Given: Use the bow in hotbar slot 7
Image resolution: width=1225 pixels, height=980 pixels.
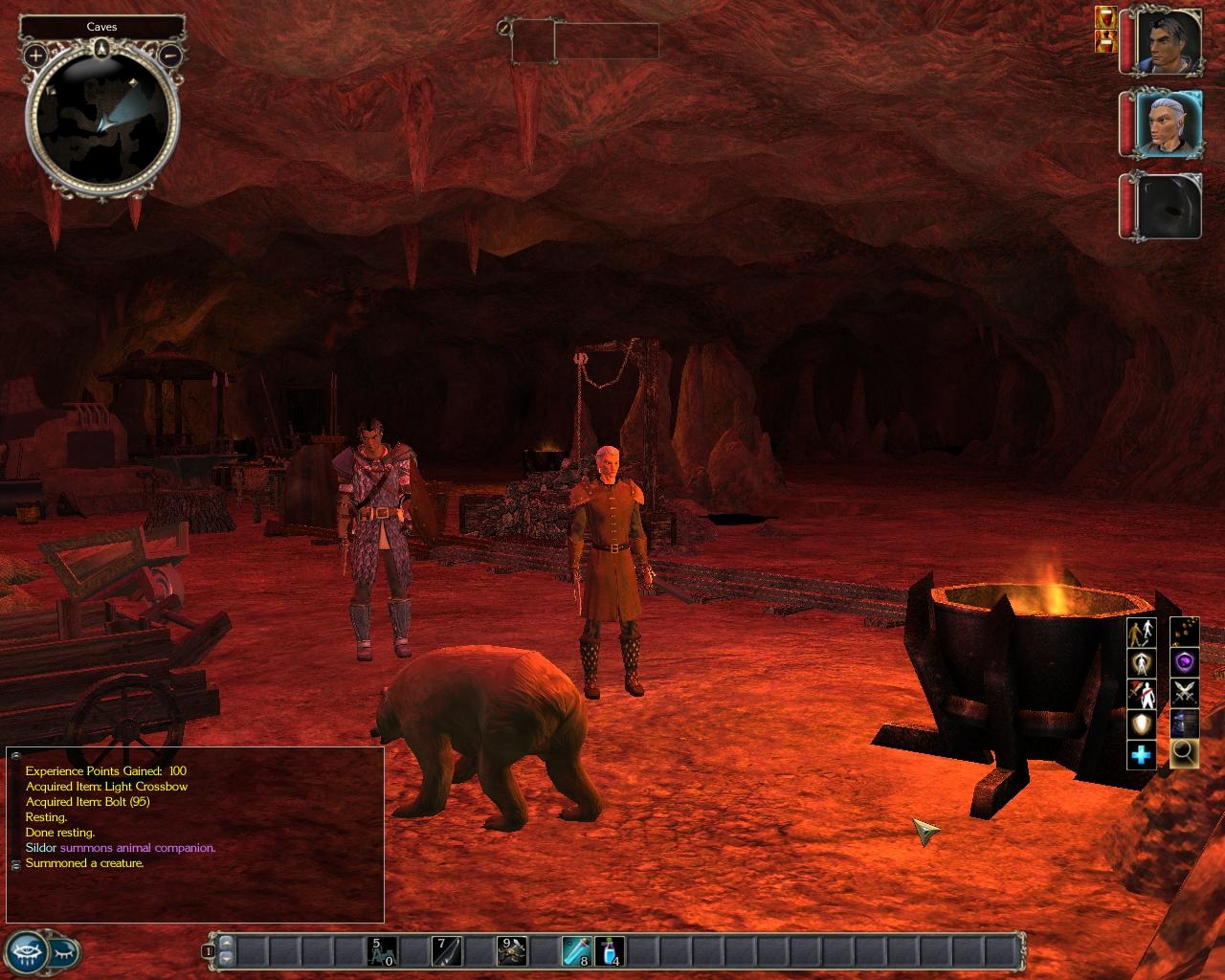Looking at the screenshot, I should [x=447, y=951].
